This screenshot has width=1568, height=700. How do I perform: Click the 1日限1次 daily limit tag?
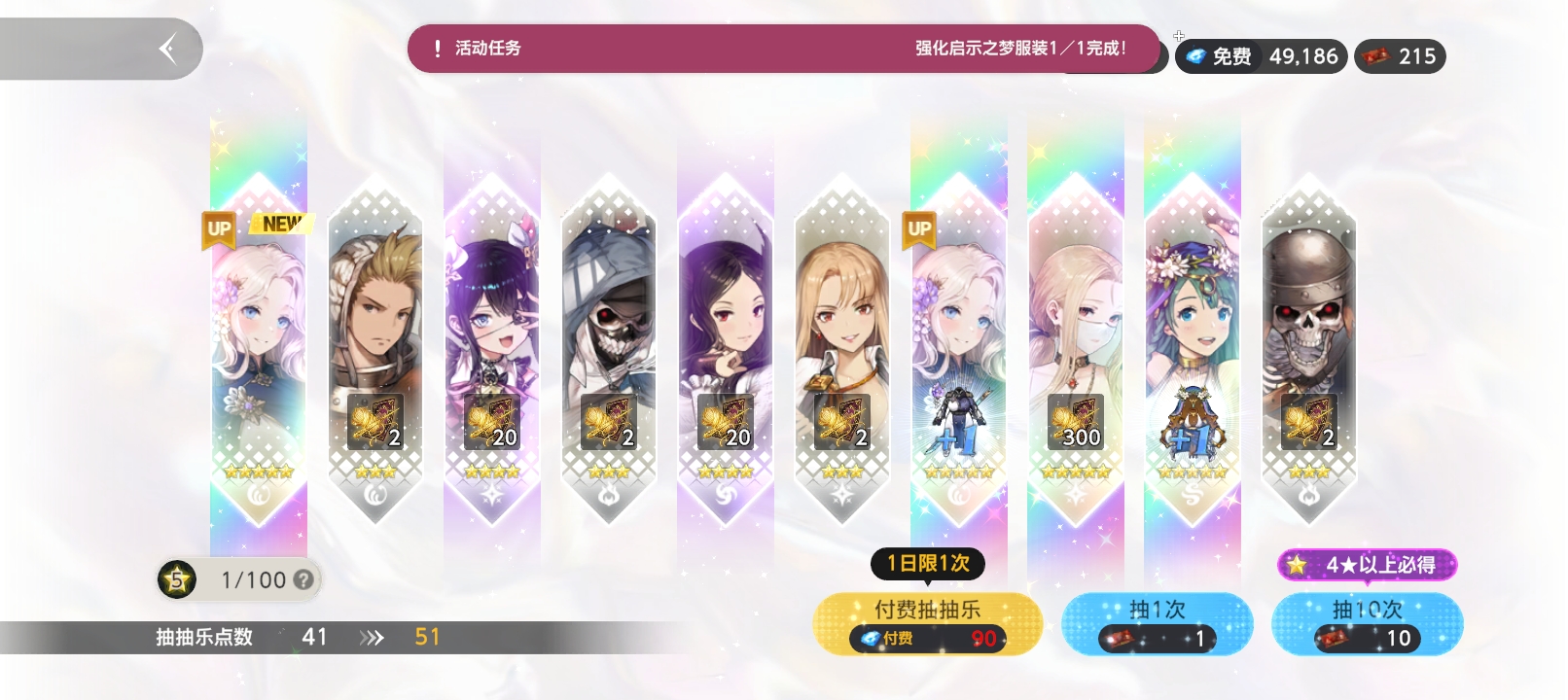click(x=929, y=562)
